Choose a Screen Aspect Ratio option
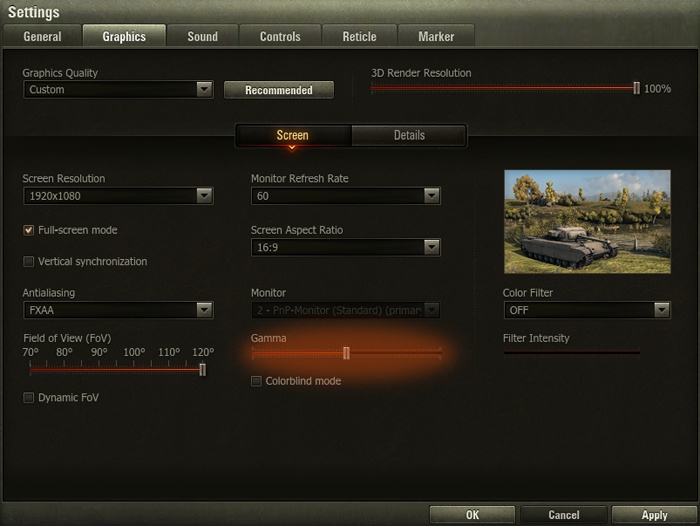The width and height of the screenshot is (700, 526). coord(345,247)
